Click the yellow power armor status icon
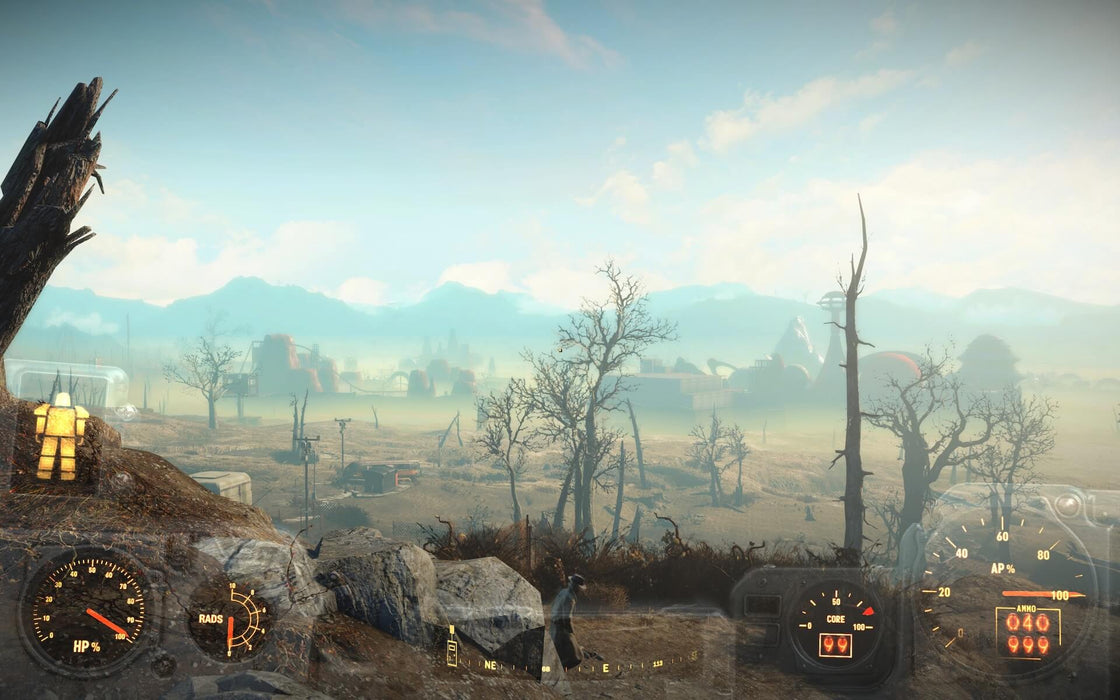Image resolution: width=1120 pixels, height=700 pixels. coord(60,435)
